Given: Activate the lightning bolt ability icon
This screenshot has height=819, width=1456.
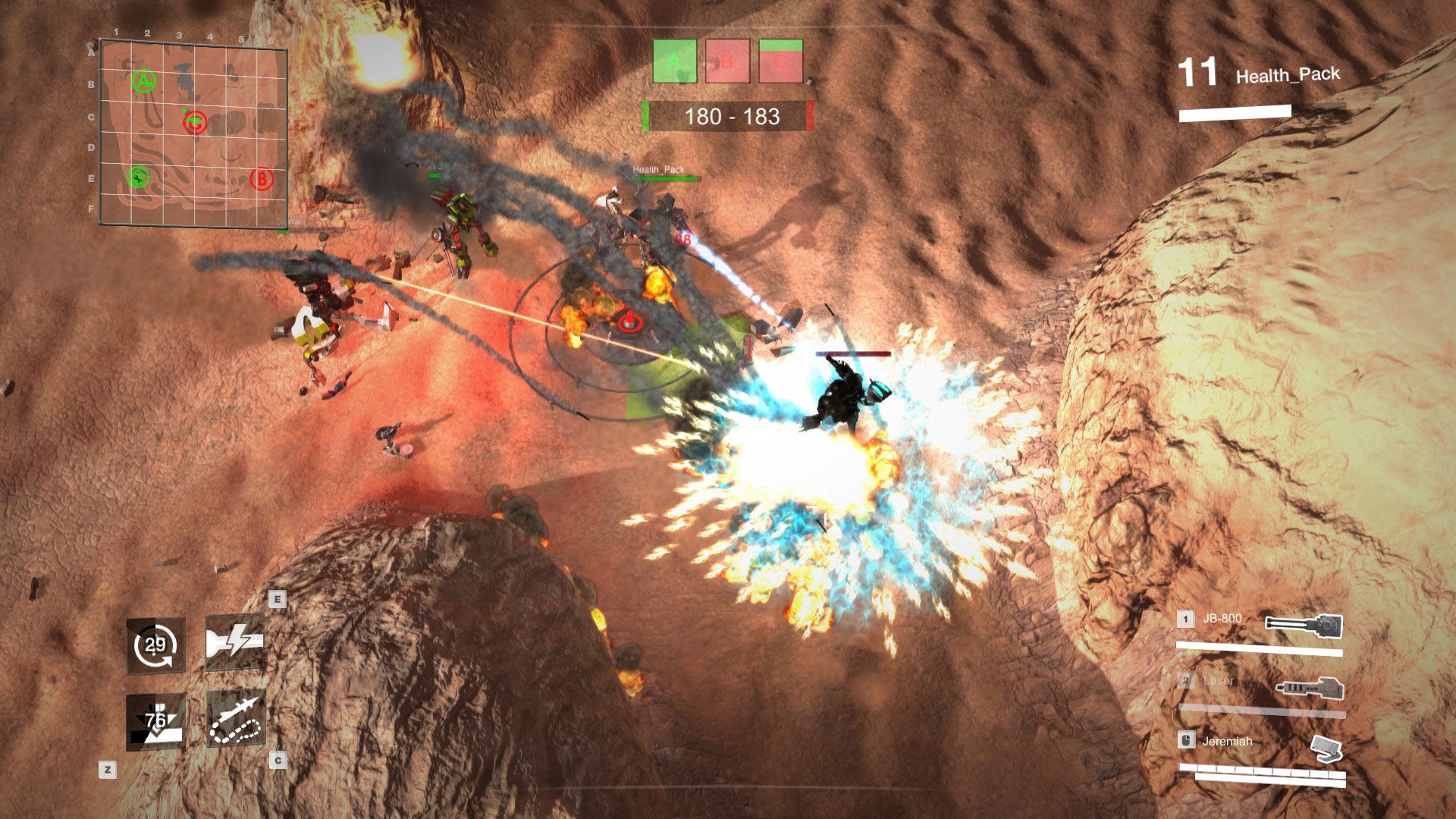Looking at the screenshot, I should click(235, 643).
